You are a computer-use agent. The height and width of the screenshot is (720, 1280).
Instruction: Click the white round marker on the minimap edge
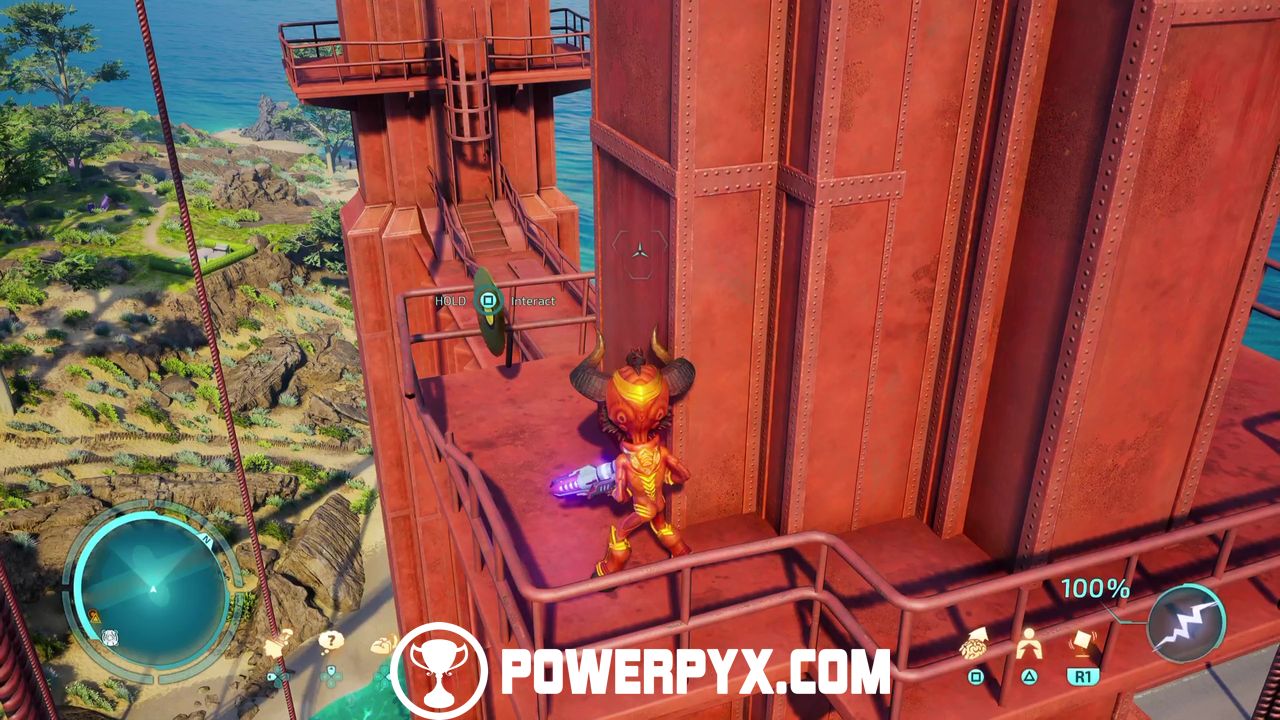click(110, 636)
